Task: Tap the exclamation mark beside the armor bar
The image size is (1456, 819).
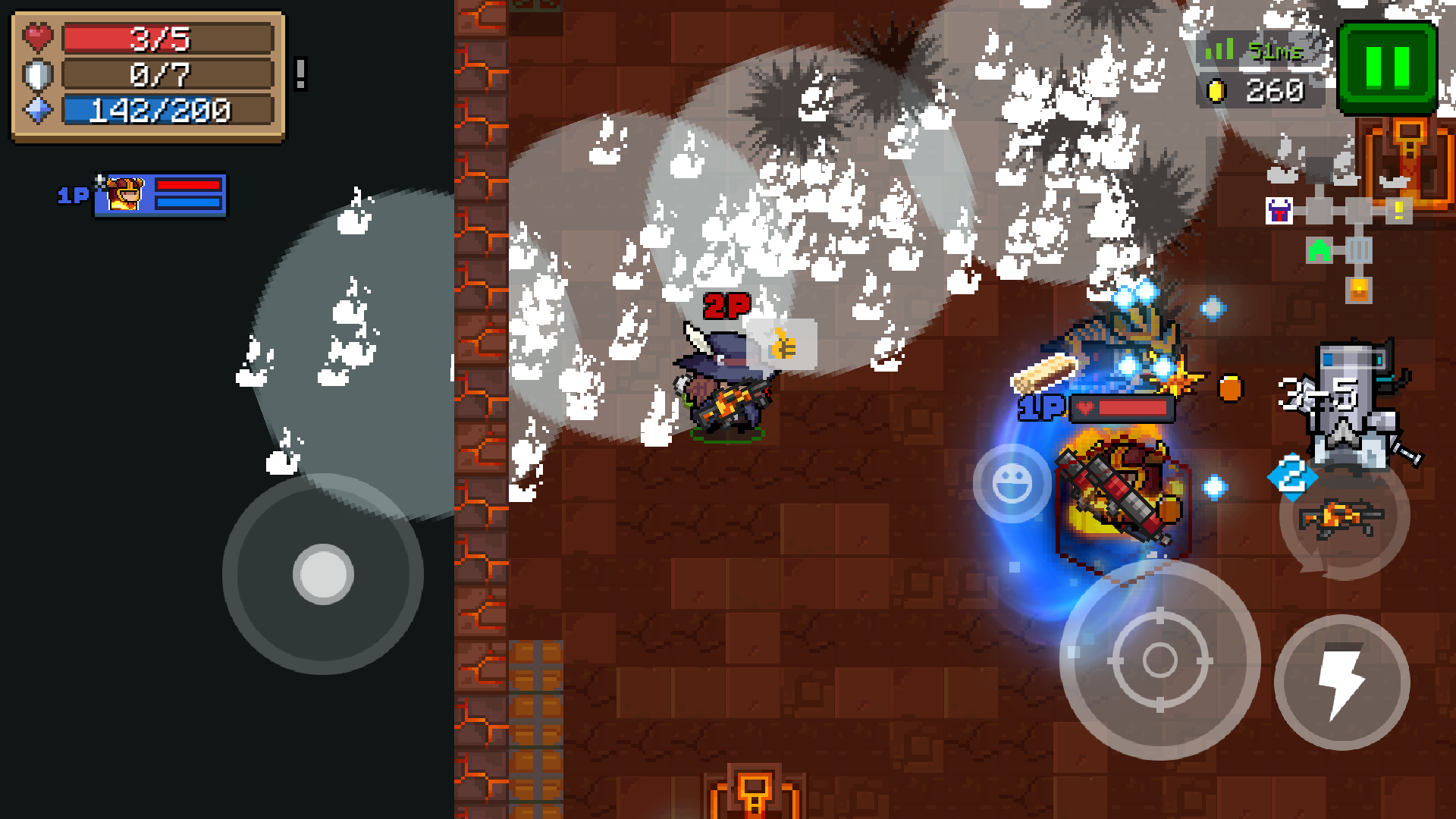Action: coord(300,74)
